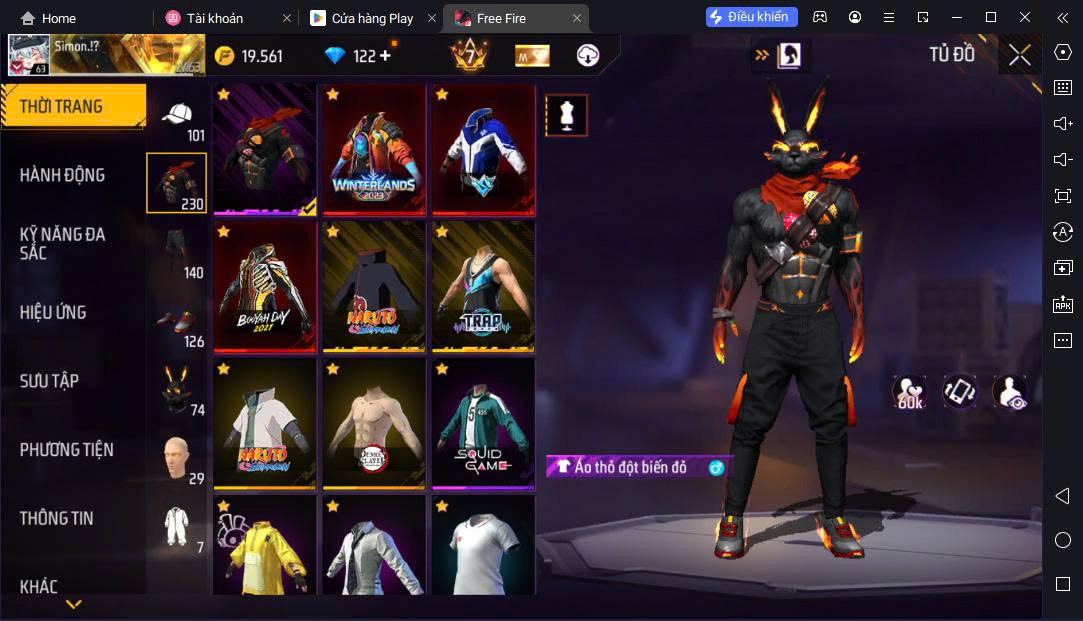The height and width of the screenshot is (621, 1083).
Task: Open Simon's player profile banner
Action: coord(104,55)
